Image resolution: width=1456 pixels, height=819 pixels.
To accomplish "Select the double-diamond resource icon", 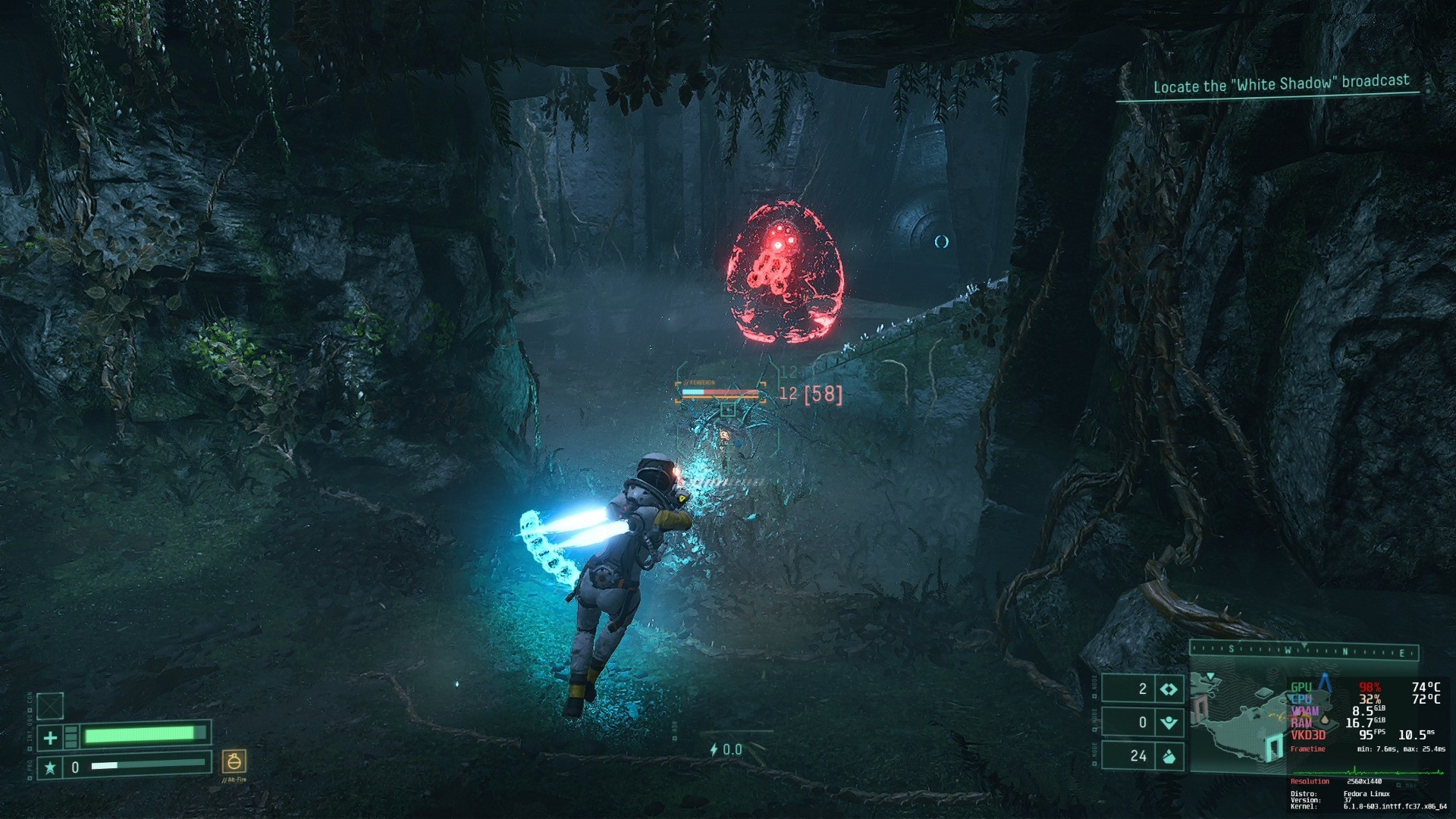I will pyautogui.click(x=1169, y=689).
